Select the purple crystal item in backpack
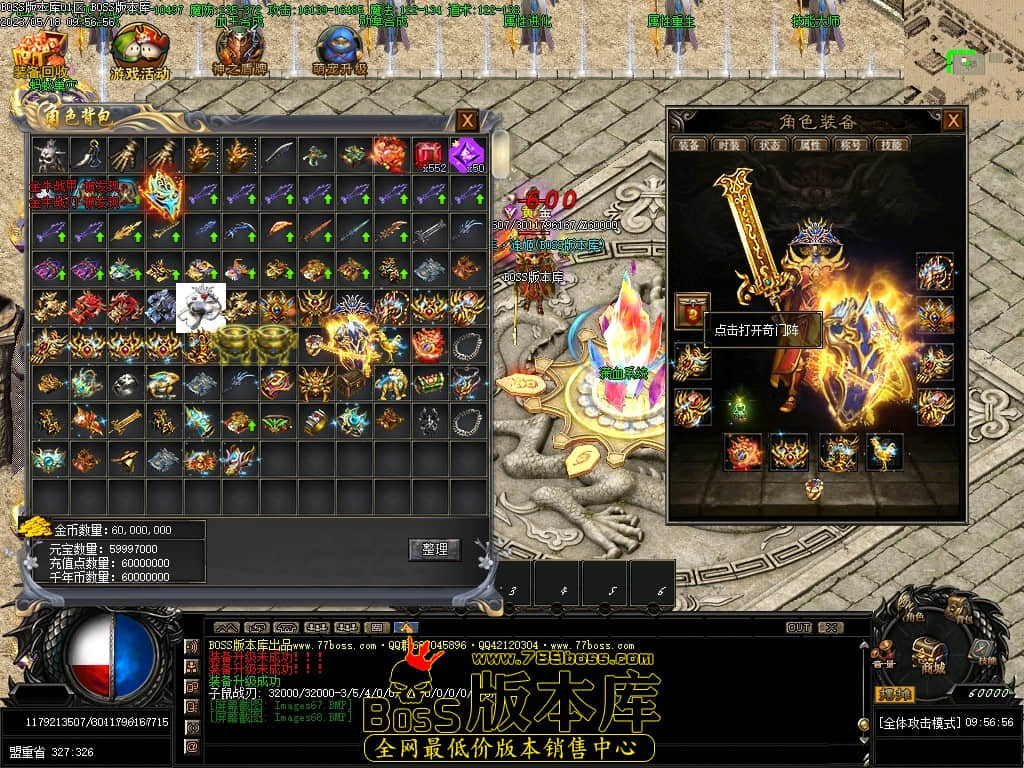Image resolution: width=1024 pixels, height=768 pixels. (467, 155)
